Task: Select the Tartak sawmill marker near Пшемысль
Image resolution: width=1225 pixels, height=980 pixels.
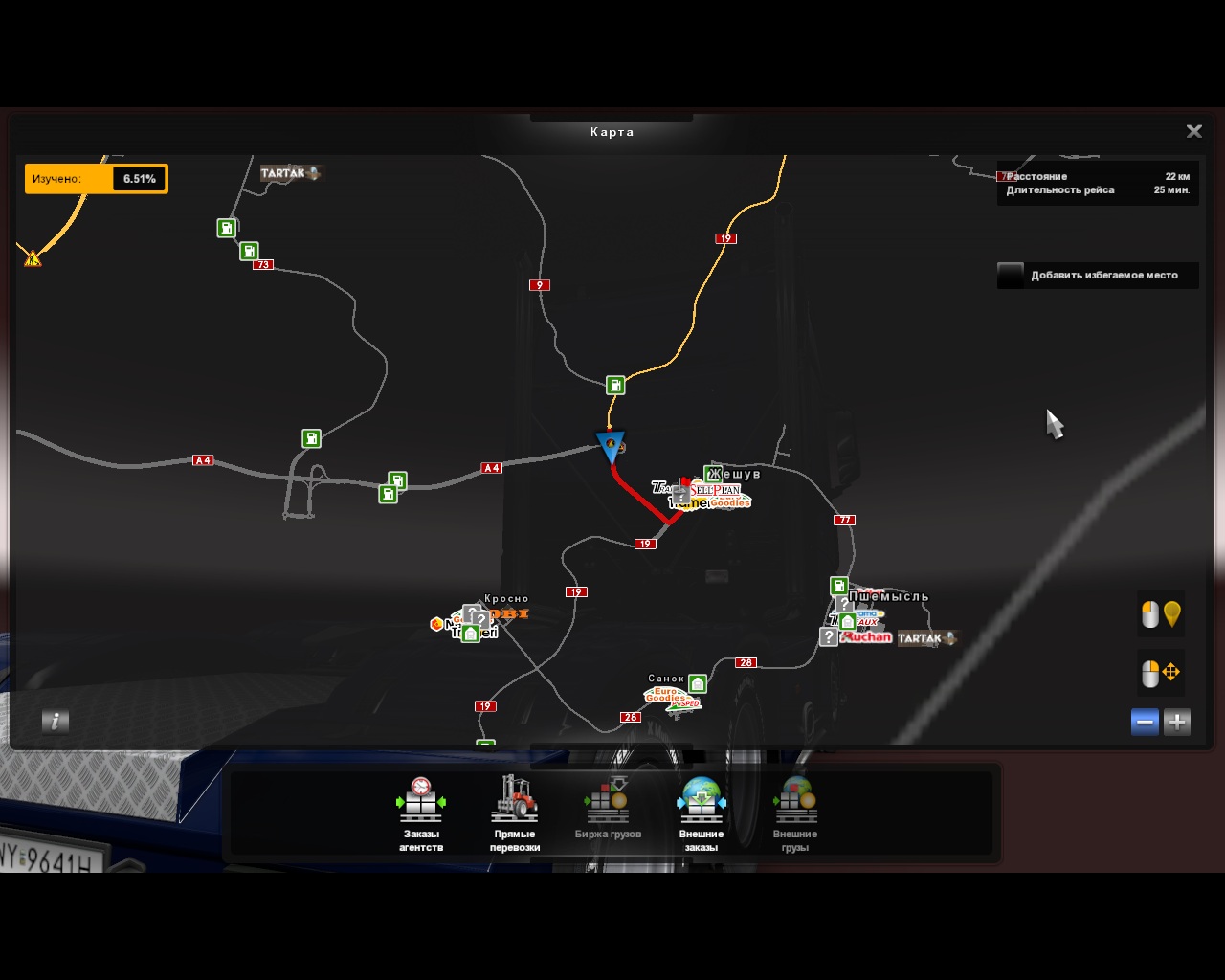Action: pyautogui.click(x=925, y=638)
